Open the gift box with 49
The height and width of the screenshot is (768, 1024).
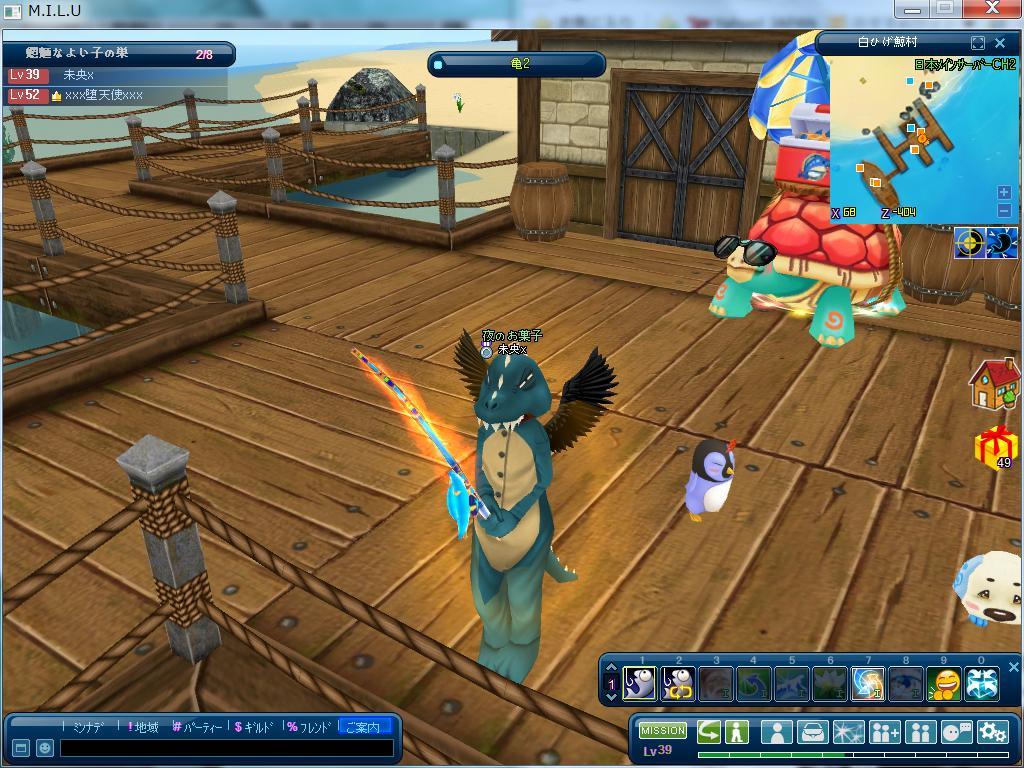pos(995,446)
